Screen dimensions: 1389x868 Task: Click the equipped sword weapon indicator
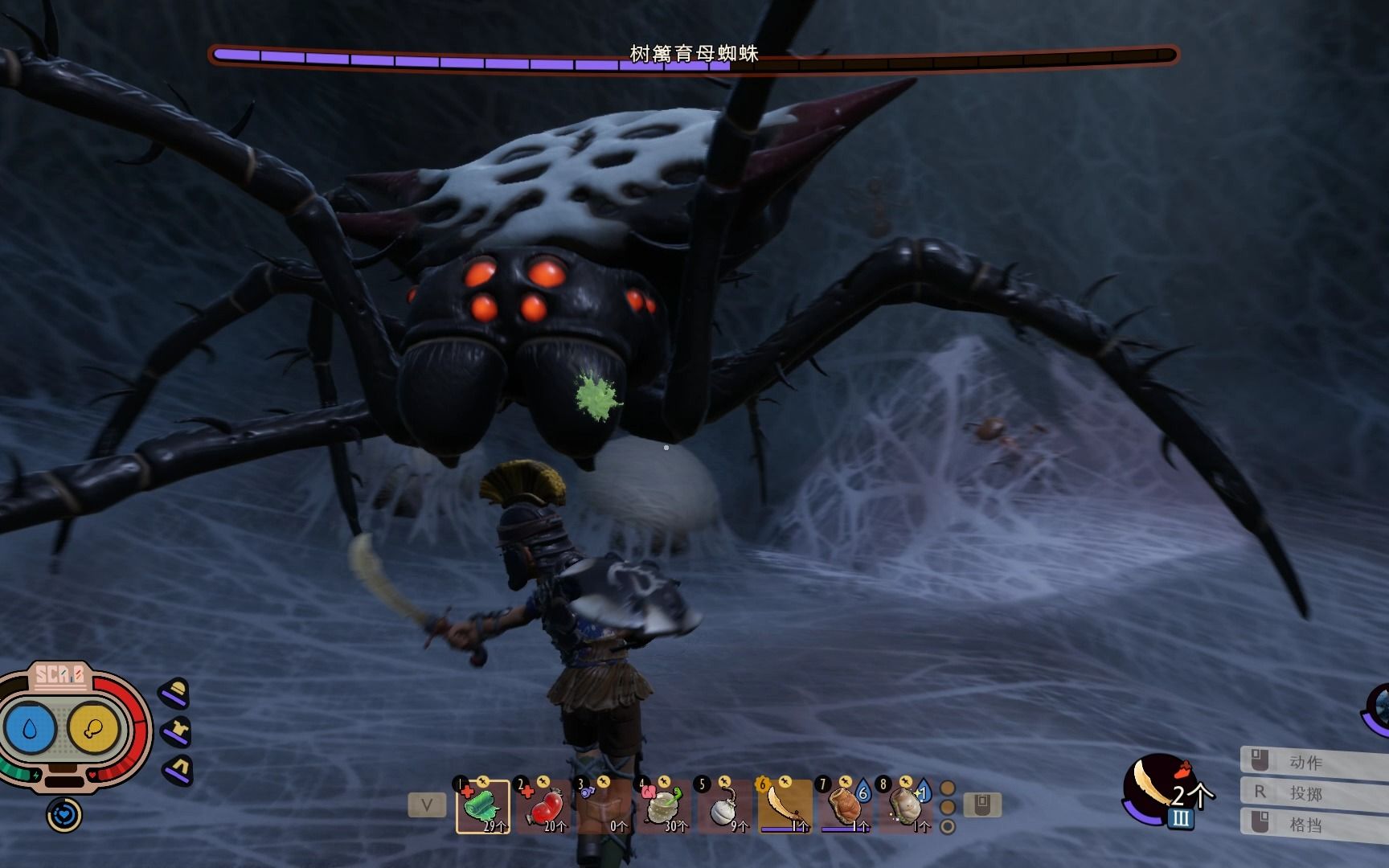click(1156, 789)
